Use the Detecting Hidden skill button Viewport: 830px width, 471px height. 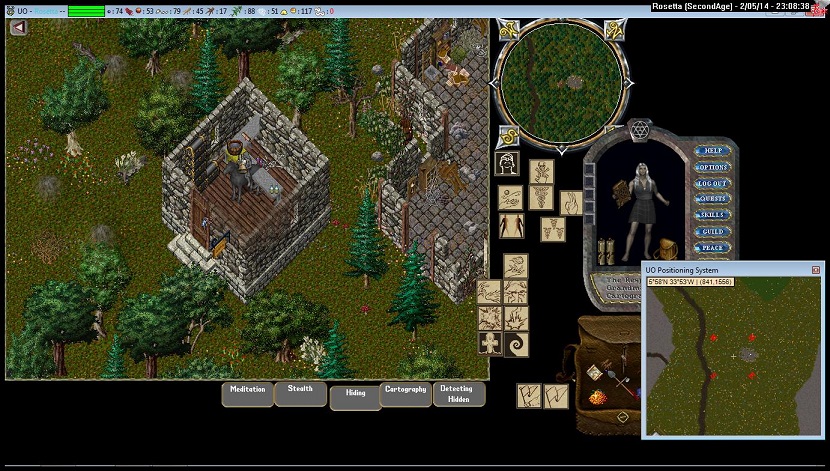click(x=459, y=393)
